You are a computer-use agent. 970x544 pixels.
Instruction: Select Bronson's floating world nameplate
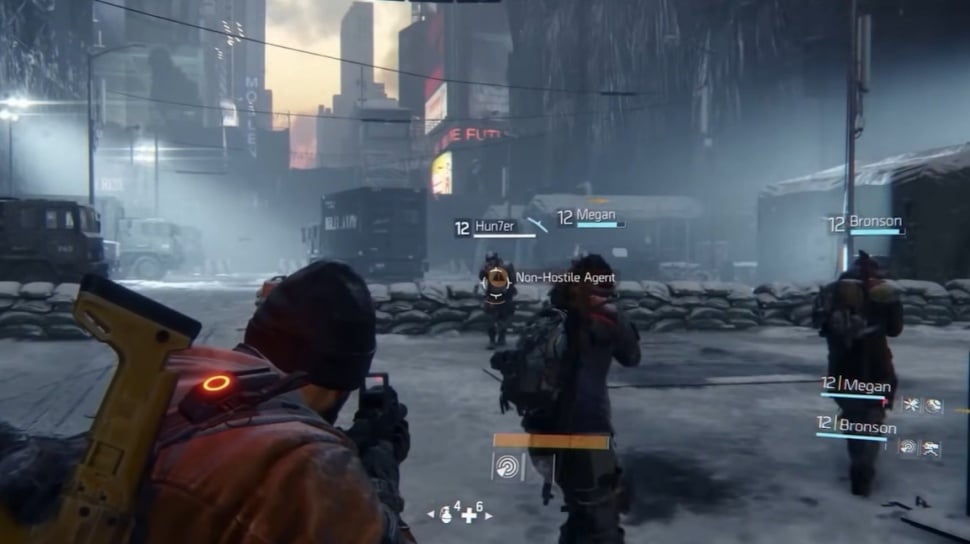click(867, 224)
